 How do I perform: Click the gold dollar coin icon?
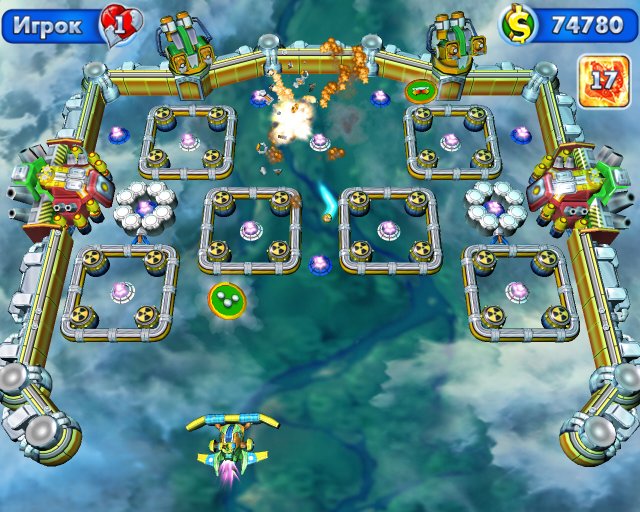pos(519,24)
